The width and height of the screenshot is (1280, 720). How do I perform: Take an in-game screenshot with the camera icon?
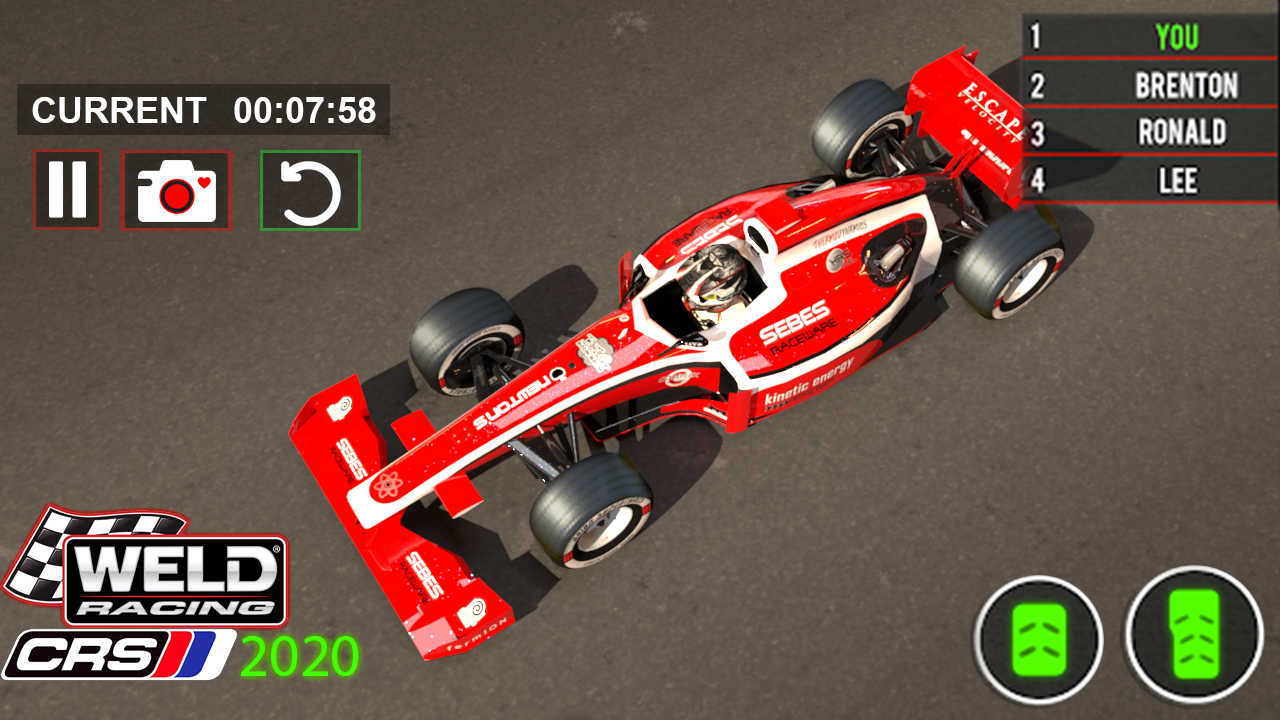[176, 190]
